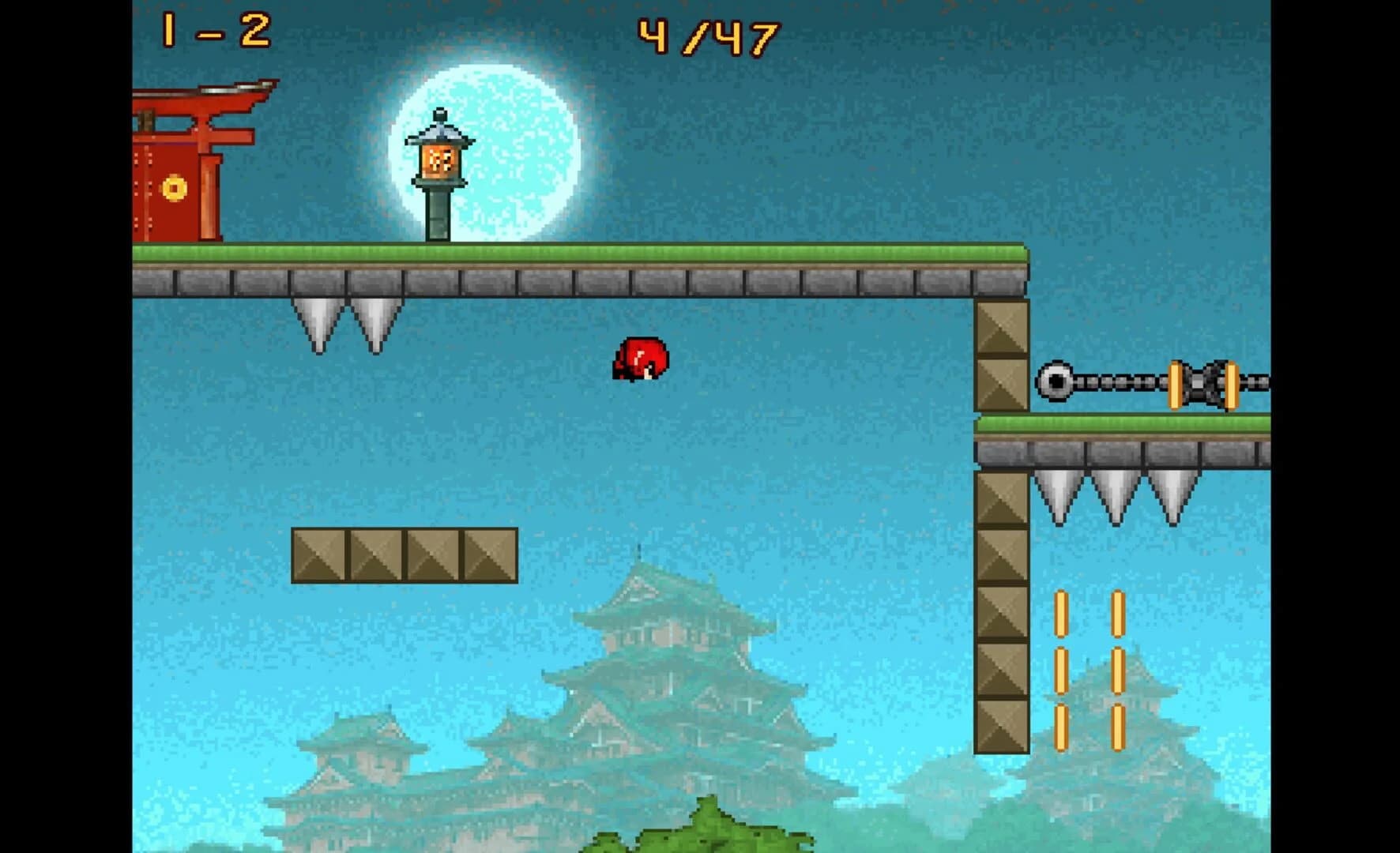Select the chained mace weapon's round head
Screen dimensions: 1400x853
(1056, 379)
